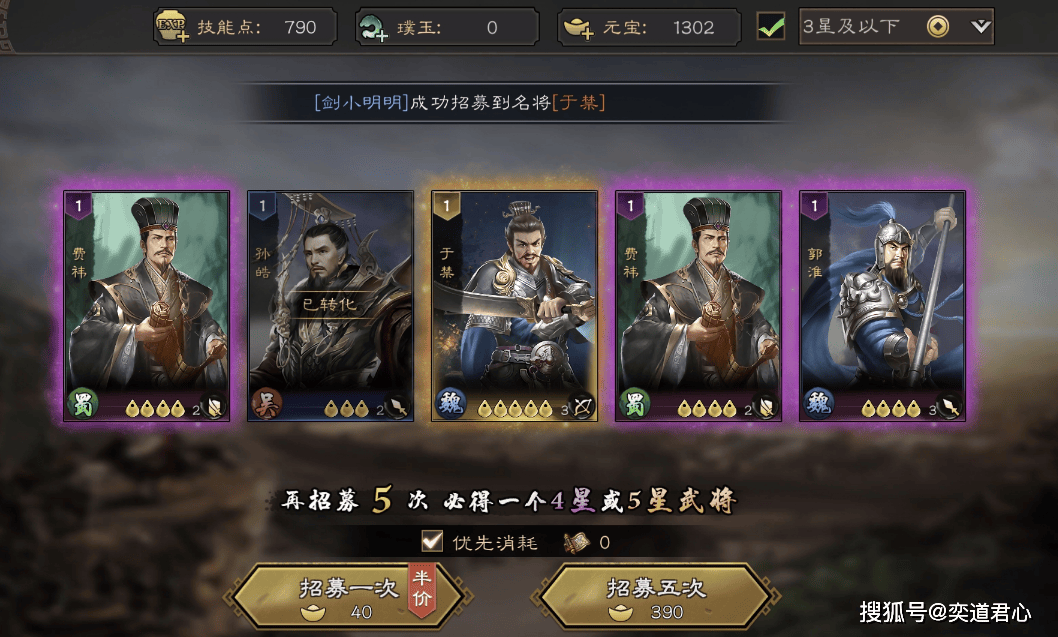
Task: Select the 郭淮 general card
Action: pyautogui.click(x=882, y=306)
